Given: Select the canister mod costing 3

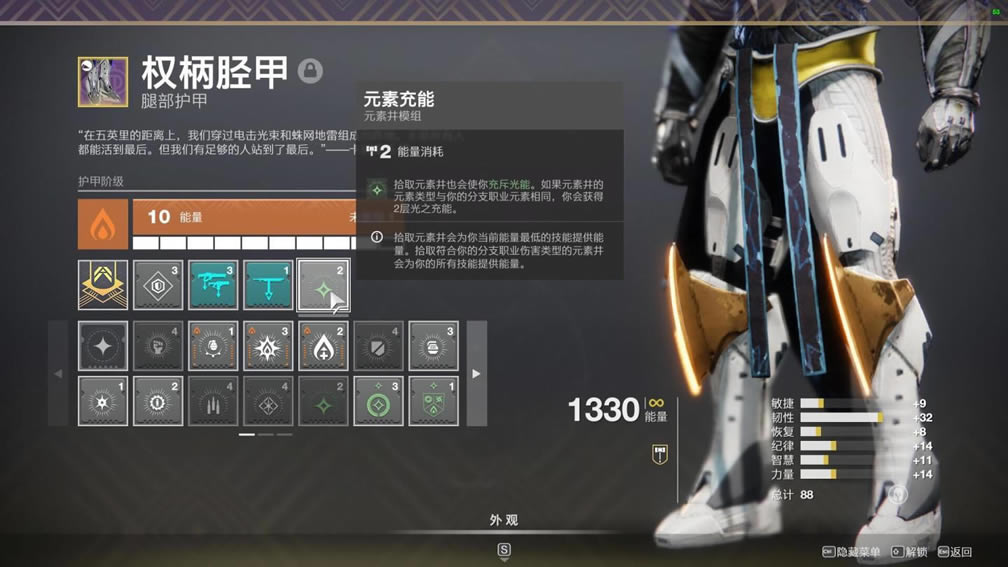Looking at the screenshot, I should (x=433, y=346).
